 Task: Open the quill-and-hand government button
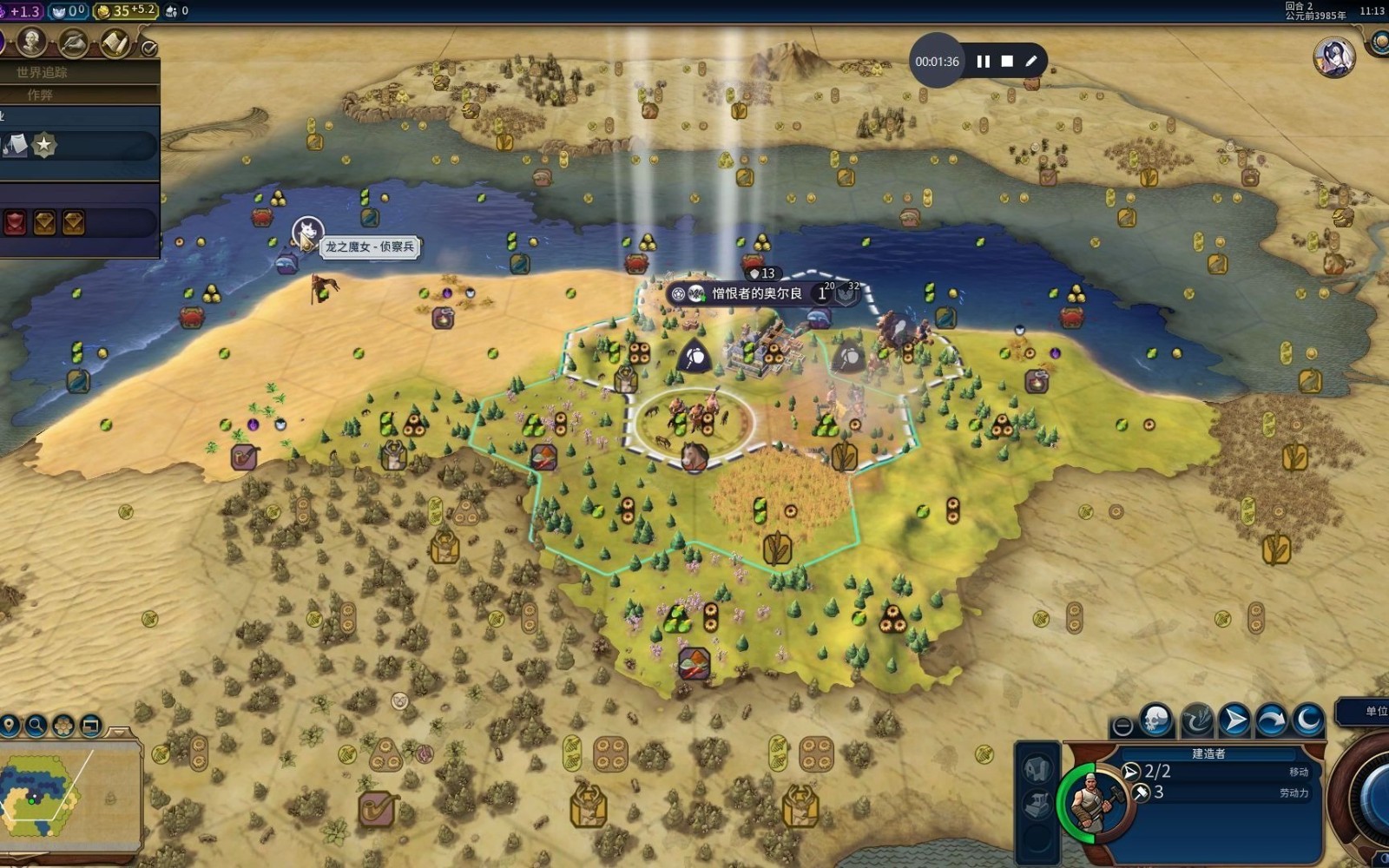[73, 41]
